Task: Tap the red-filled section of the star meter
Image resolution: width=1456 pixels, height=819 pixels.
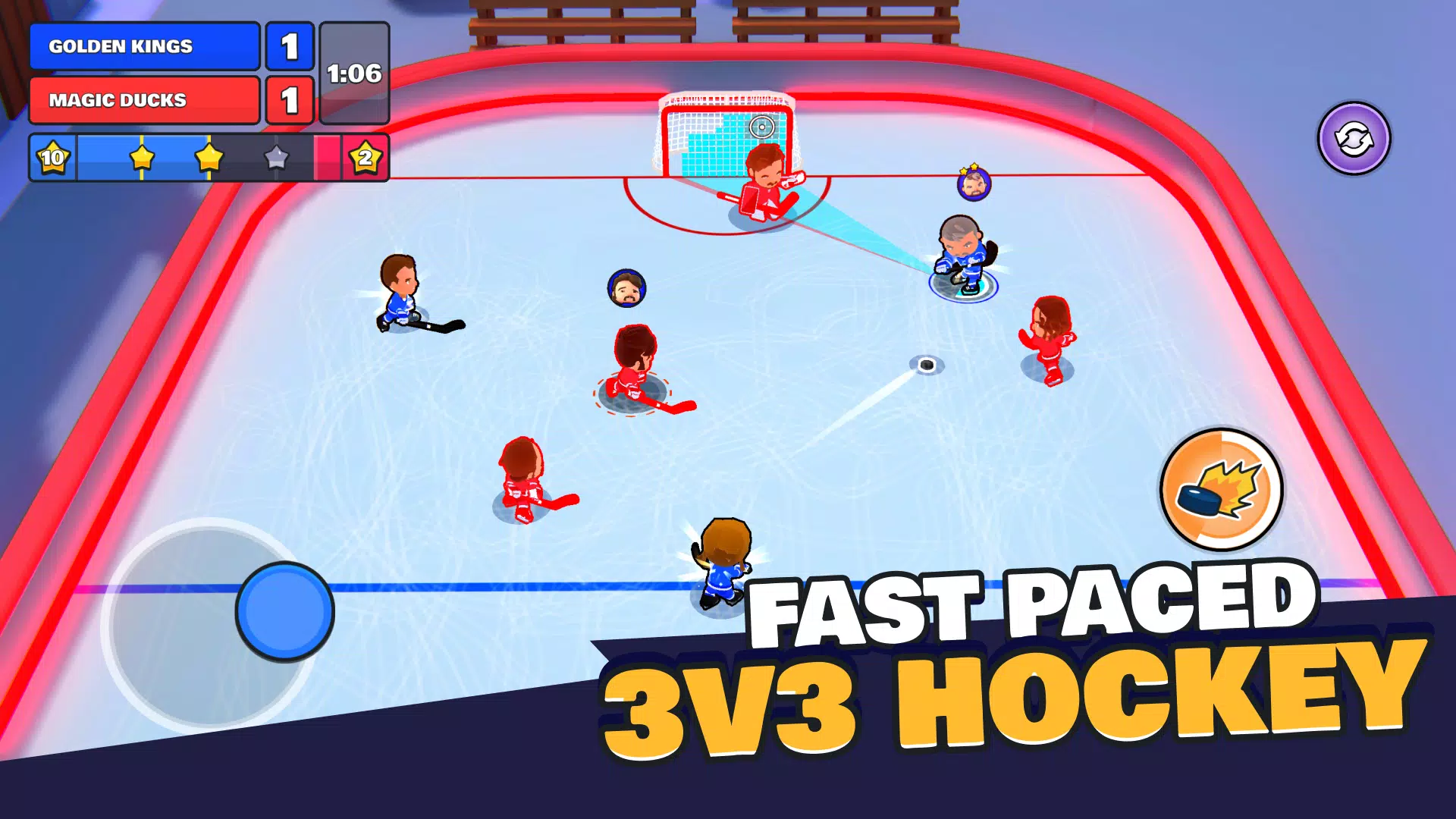Action: (326, 158)
